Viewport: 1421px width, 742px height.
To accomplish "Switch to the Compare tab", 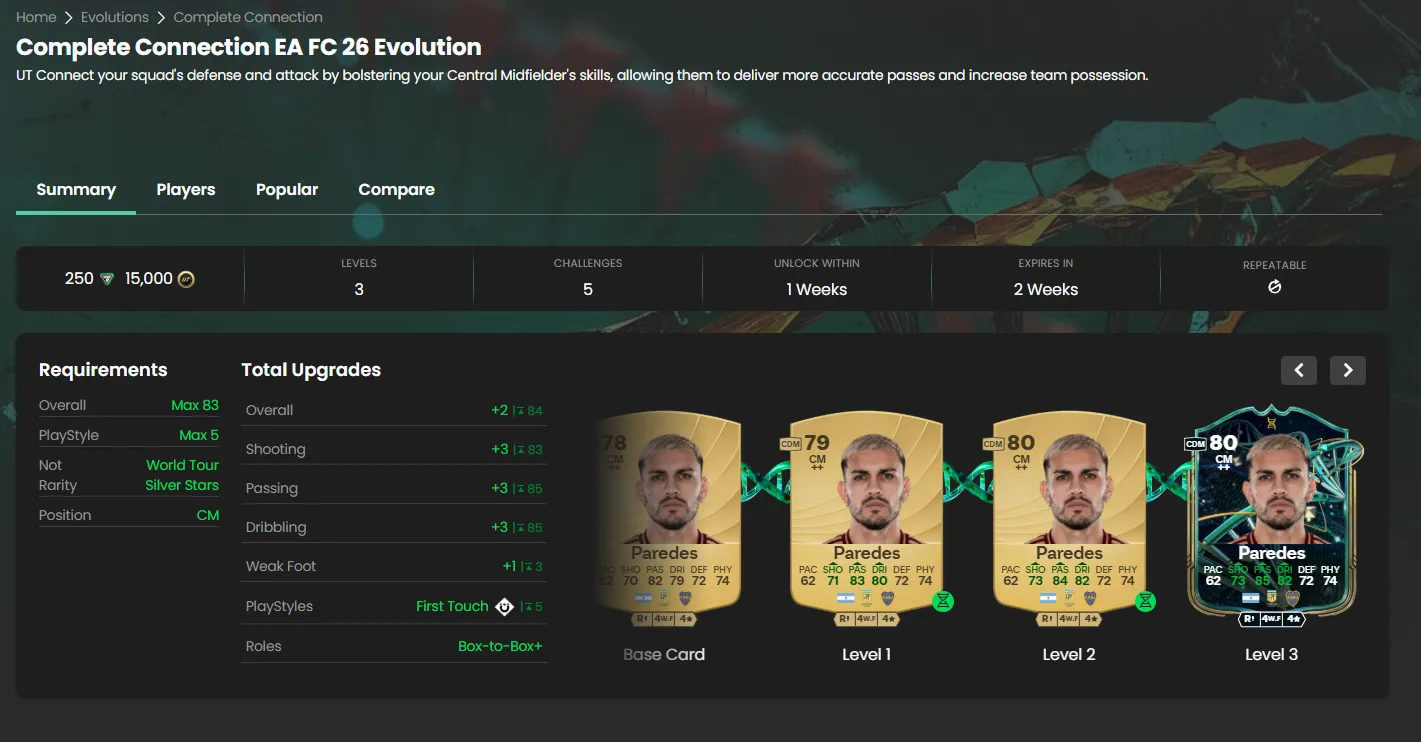I will click(396, 189).
